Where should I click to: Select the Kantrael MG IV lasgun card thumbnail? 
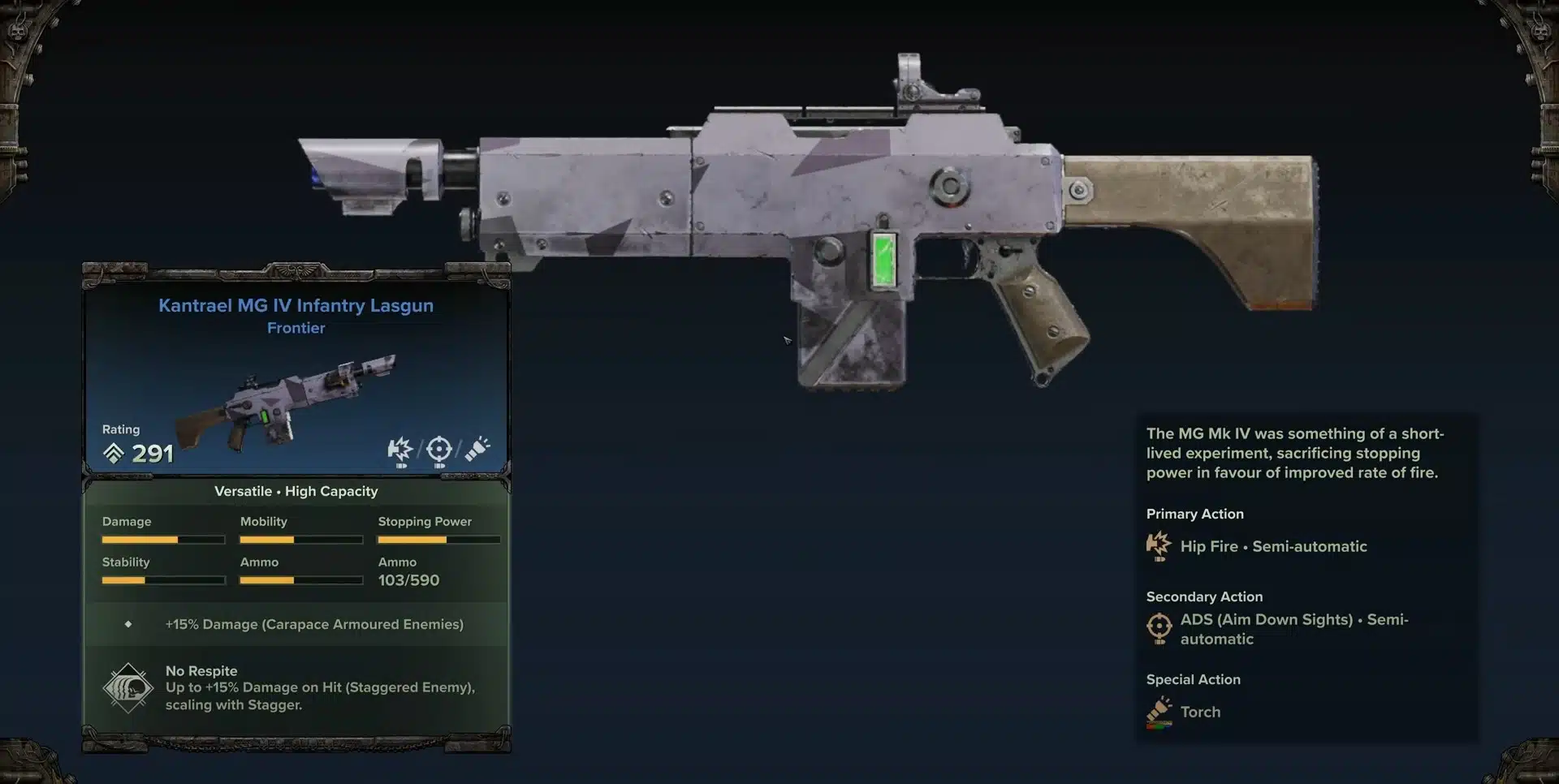click(x=286, y=400)
